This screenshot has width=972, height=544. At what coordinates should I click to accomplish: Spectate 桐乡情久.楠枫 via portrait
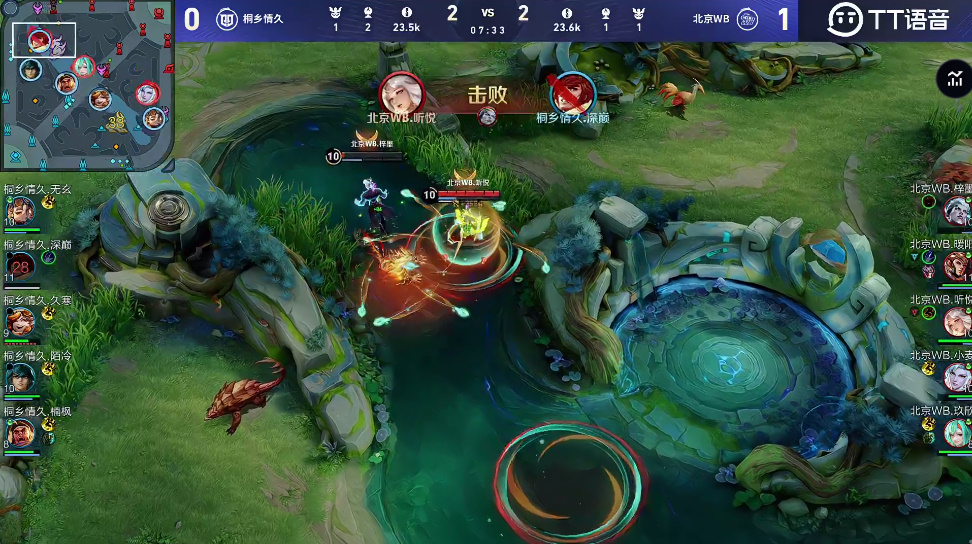21,432
